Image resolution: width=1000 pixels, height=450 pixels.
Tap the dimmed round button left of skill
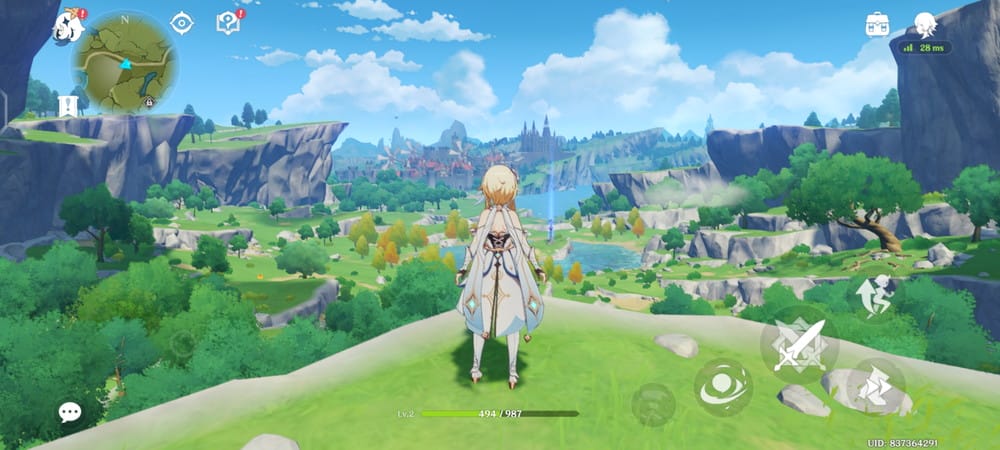(x=653, y=403)
